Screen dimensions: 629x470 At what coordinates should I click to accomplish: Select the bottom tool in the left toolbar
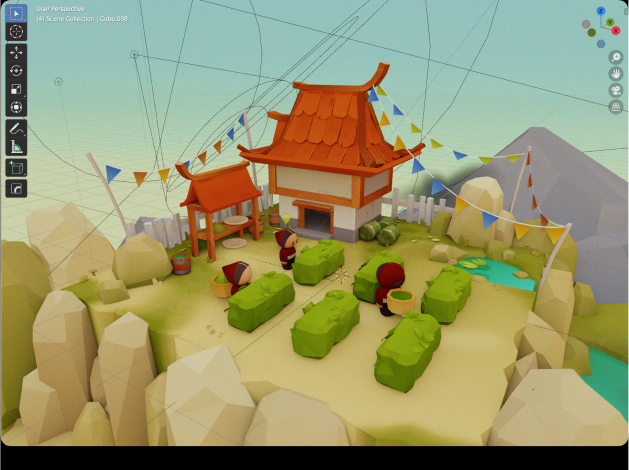point(16,188)
